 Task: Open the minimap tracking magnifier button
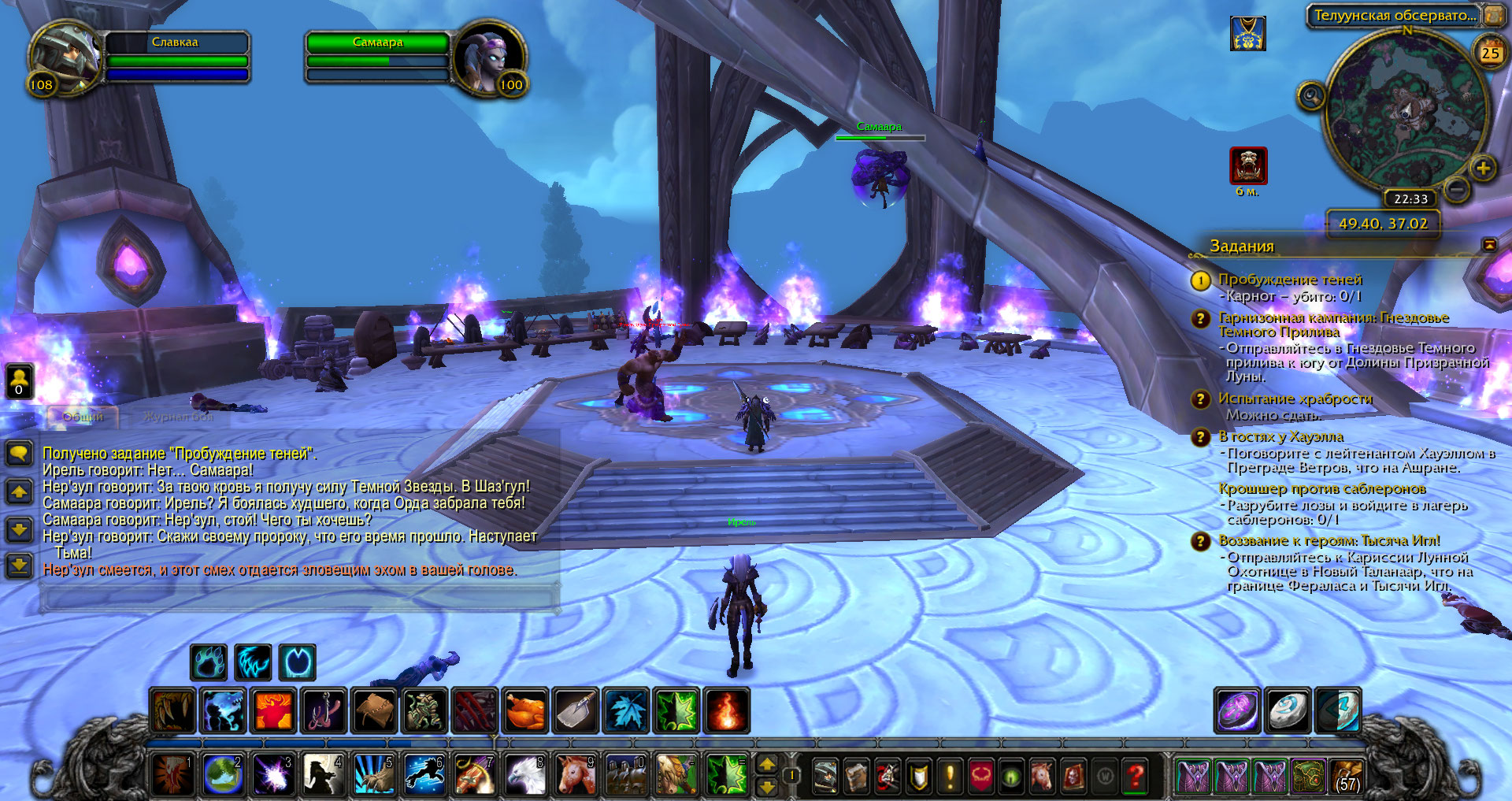[1311, 96]
